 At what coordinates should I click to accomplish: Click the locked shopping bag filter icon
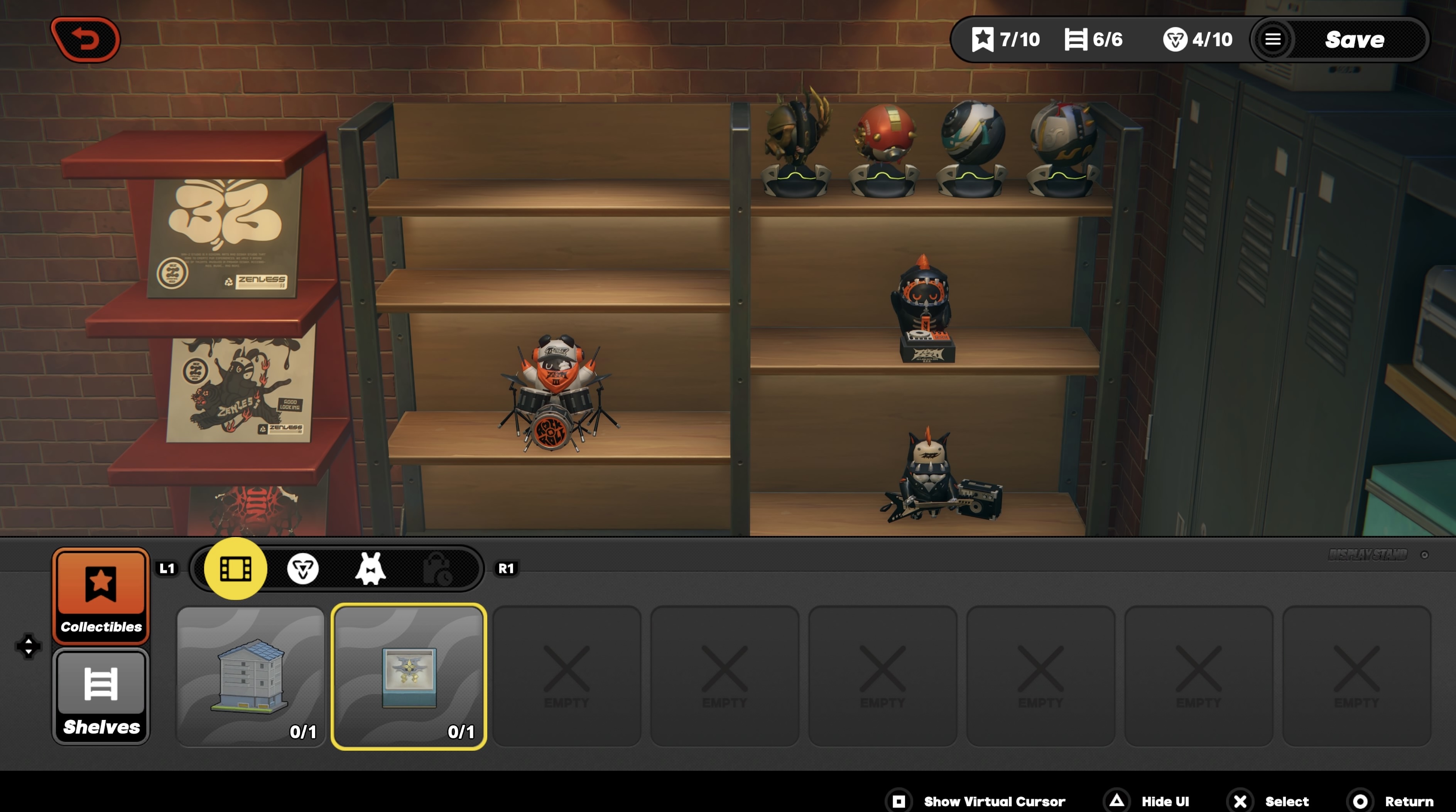[x=440, y=568]
